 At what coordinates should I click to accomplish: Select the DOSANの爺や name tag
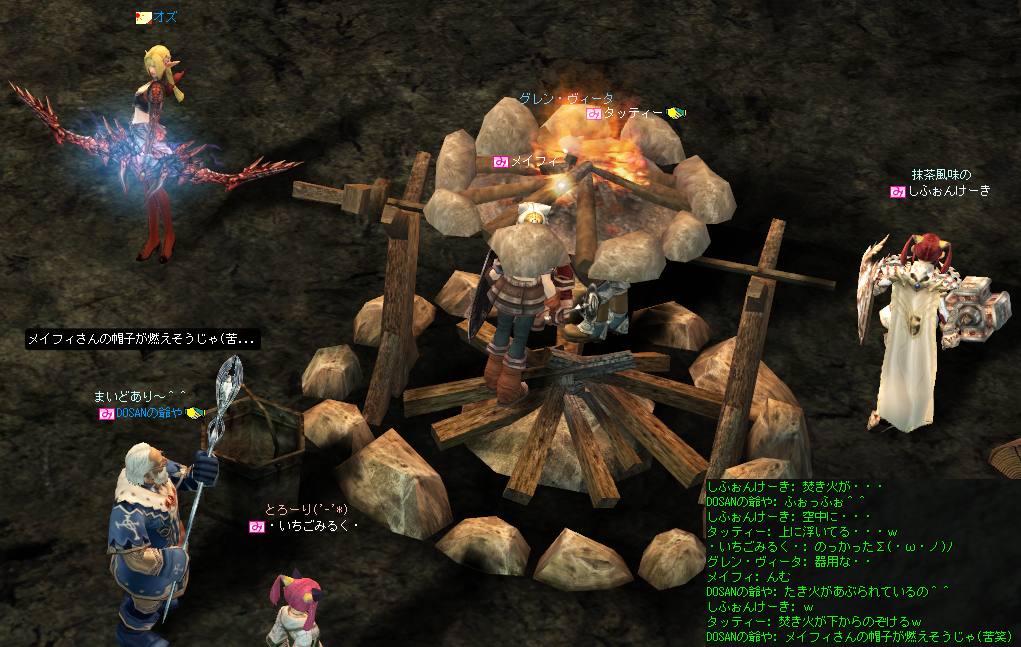tap(149, 413)
